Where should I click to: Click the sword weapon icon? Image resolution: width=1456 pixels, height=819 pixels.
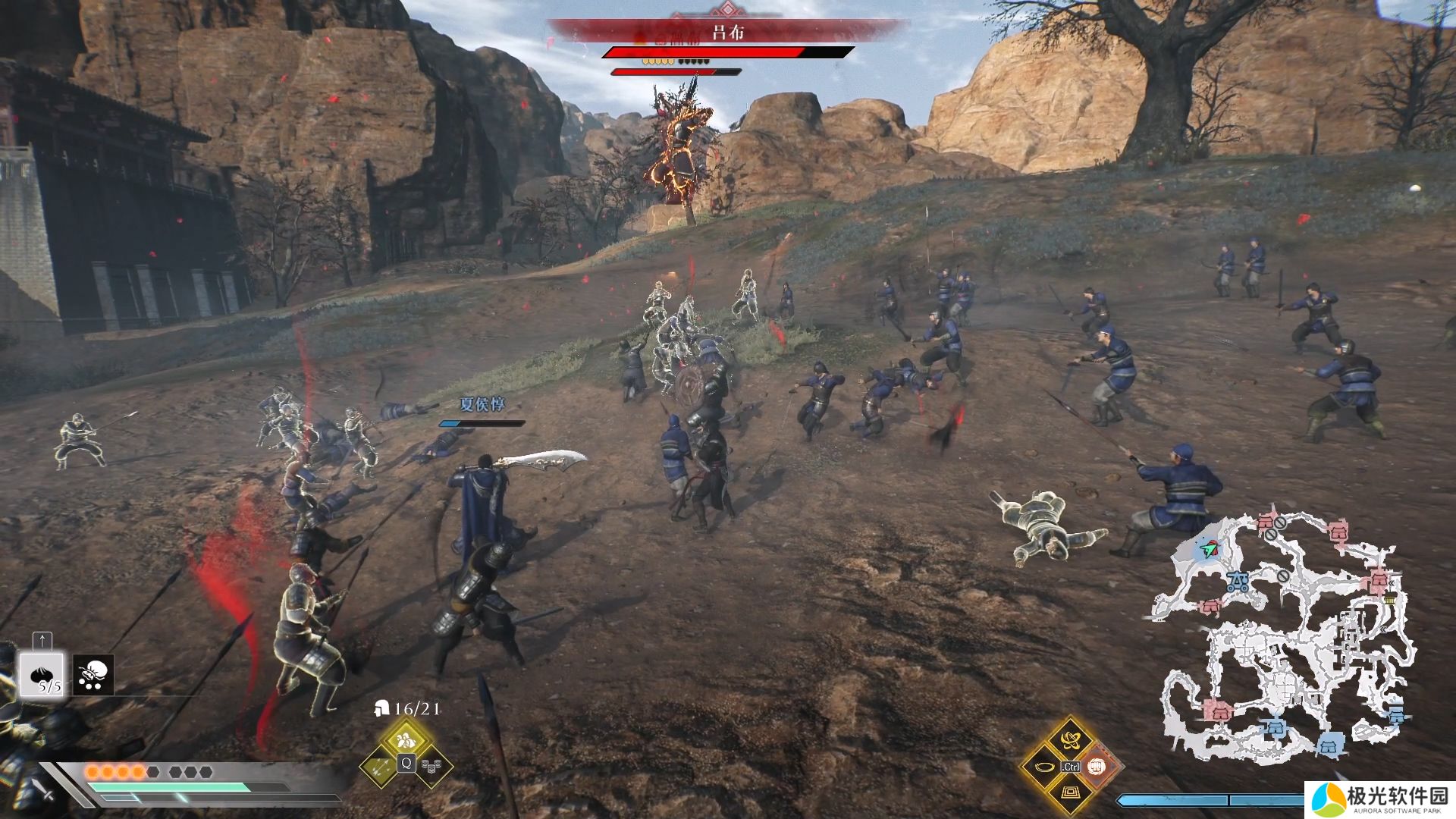coord(45,792)
